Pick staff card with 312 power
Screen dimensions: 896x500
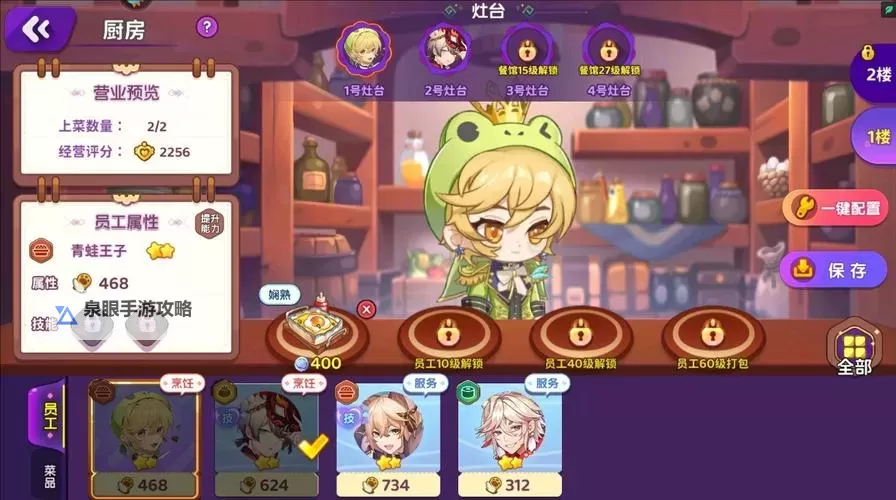(510, 437)
